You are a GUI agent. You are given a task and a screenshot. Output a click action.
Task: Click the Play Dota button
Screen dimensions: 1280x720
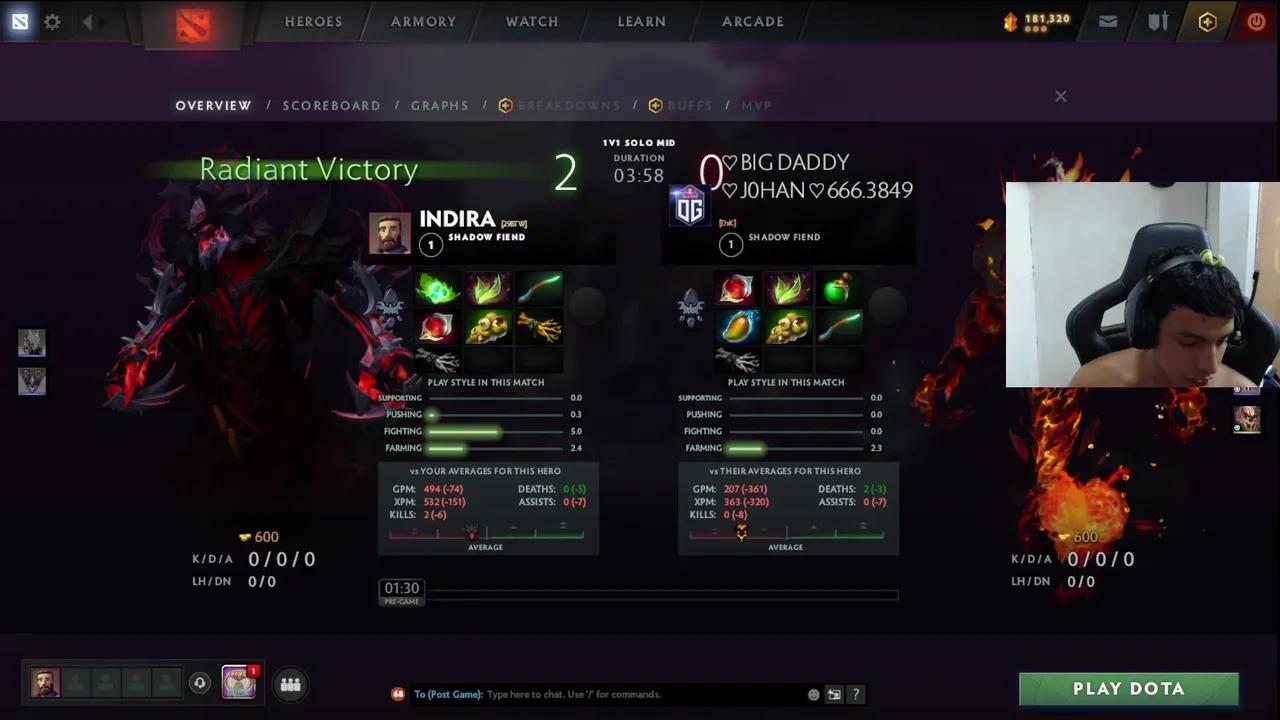click(1128, 689)
